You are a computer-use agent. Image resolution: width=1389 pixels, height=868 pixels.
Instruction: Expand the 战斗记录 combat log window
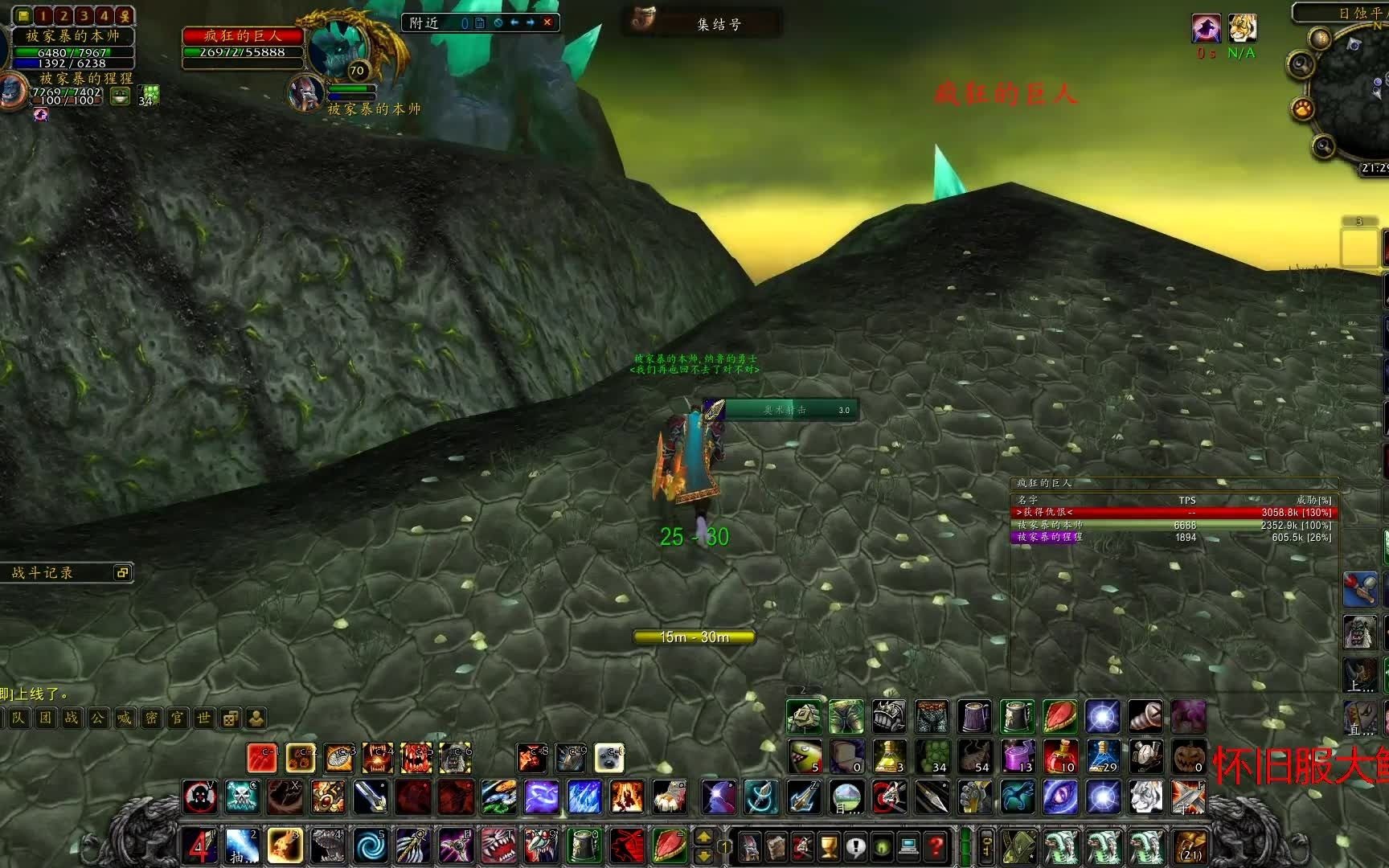tap(122, 572)
